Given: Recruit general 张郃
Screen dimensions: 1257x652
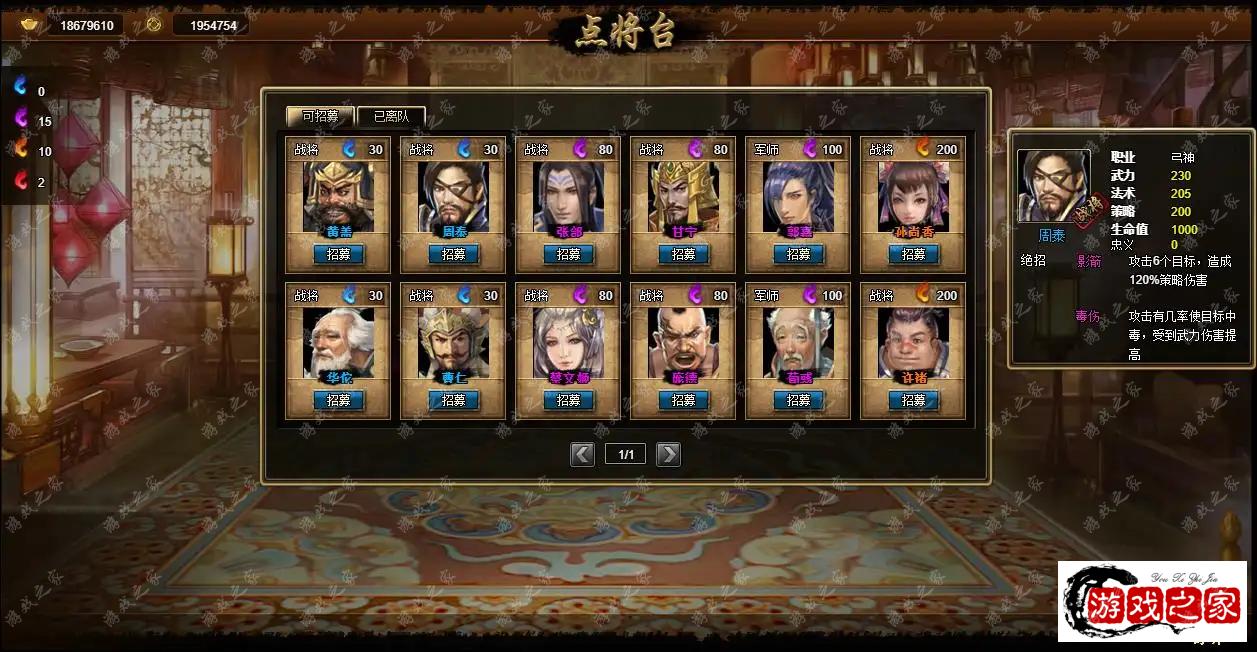Looking at the screenshot, I should [x=568, y=254].
